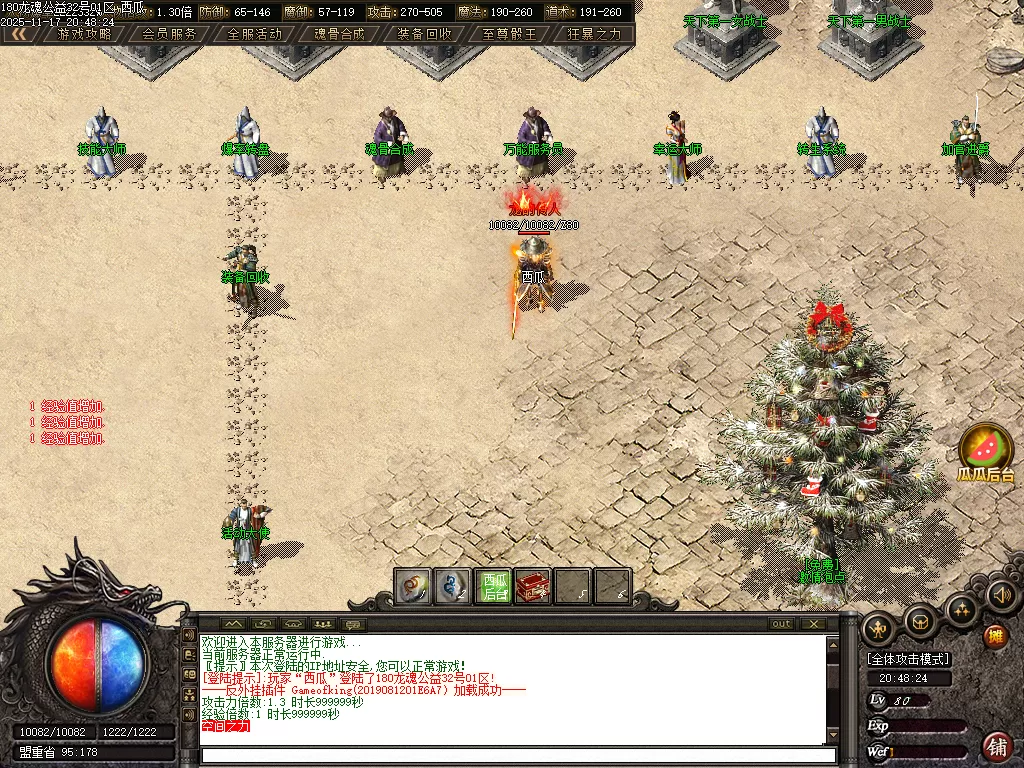Use the orange swirl stone in hotbar
Screen dimensions: 1024x768
(x=413, y=586)
